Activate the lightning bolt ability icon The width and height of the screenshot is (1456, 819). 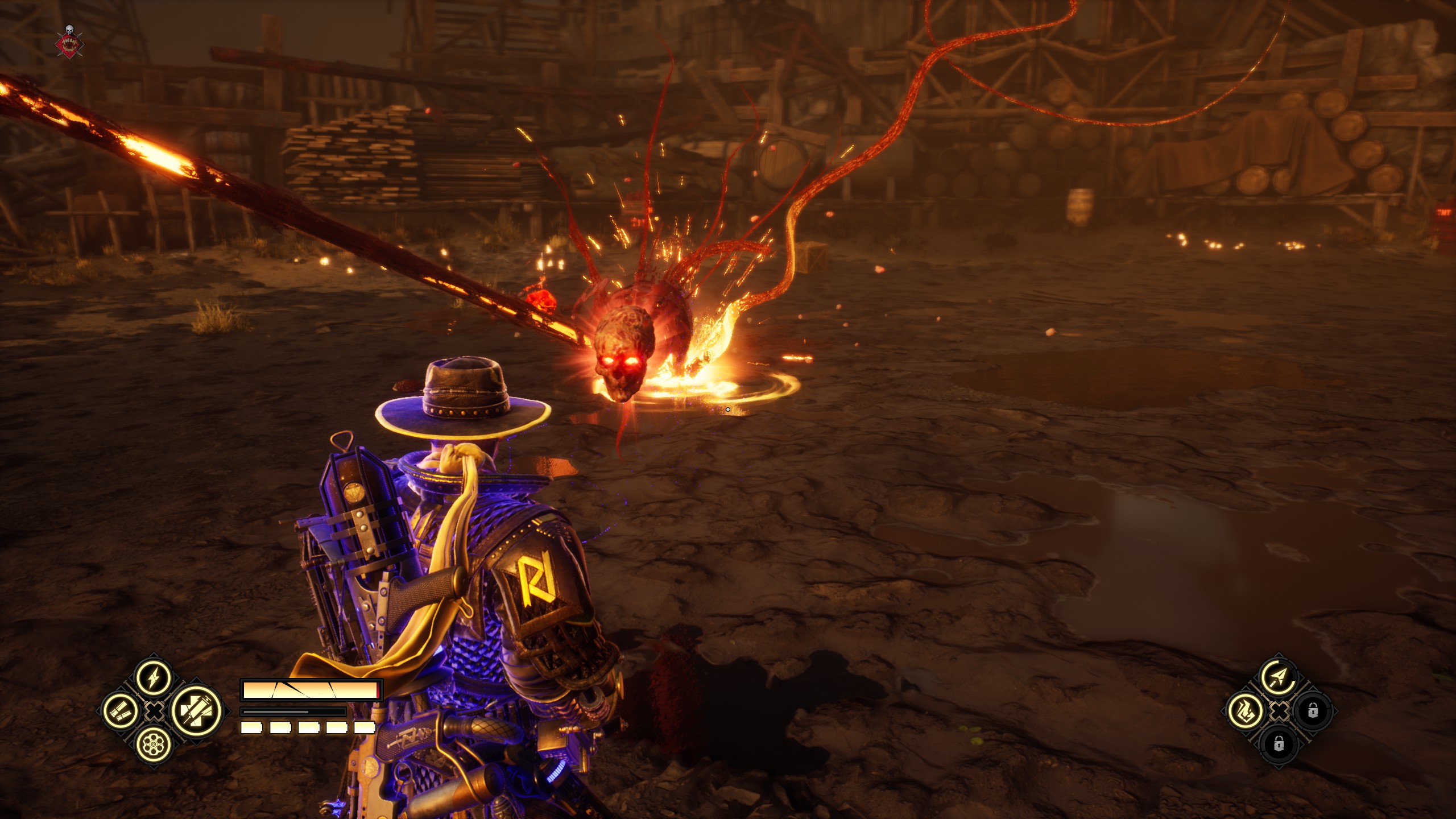[154, 677]
